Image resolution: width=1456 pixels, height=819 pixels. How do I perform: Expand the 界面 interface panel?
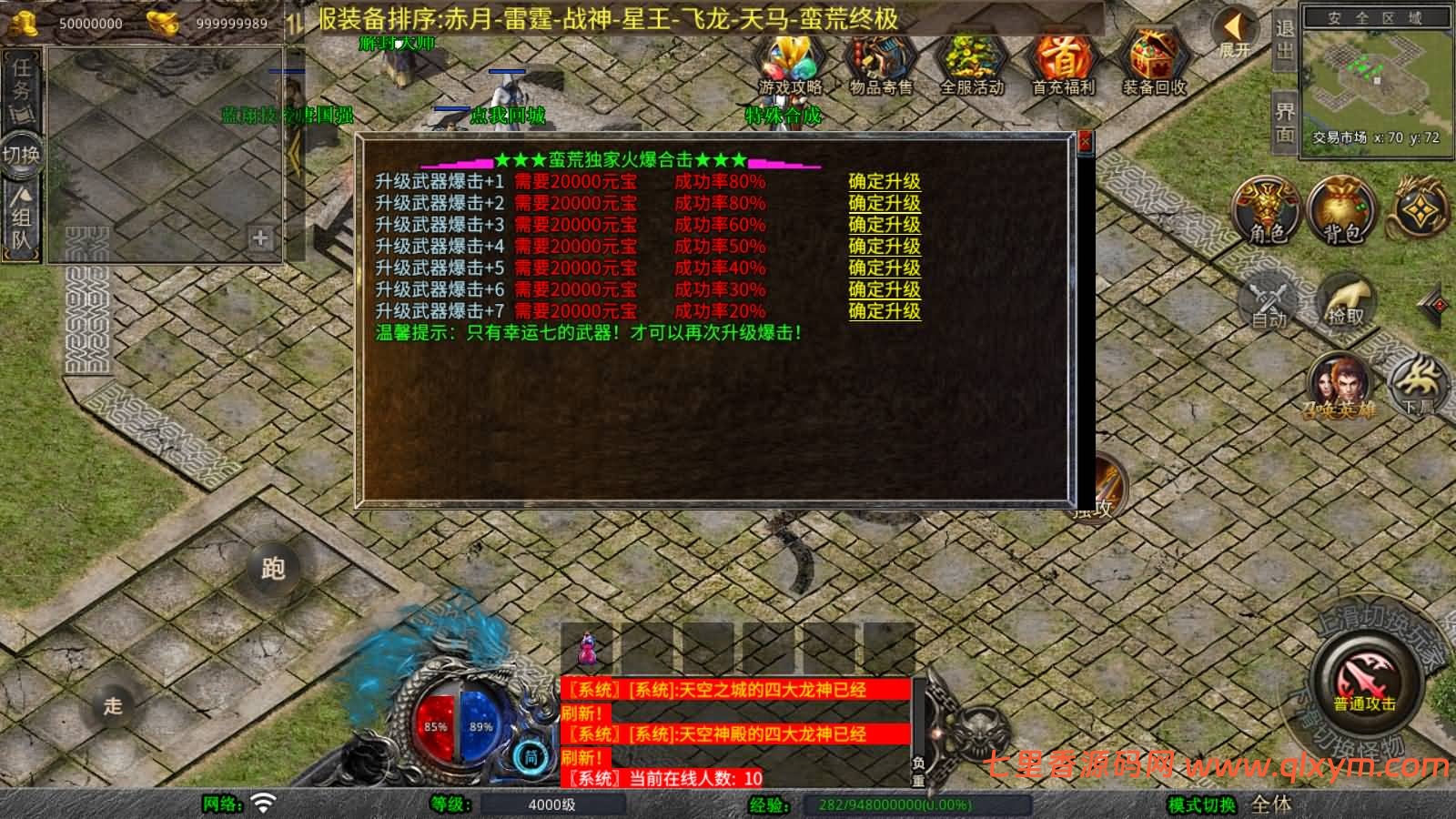pyautogui.click(x=1284, y=118)
